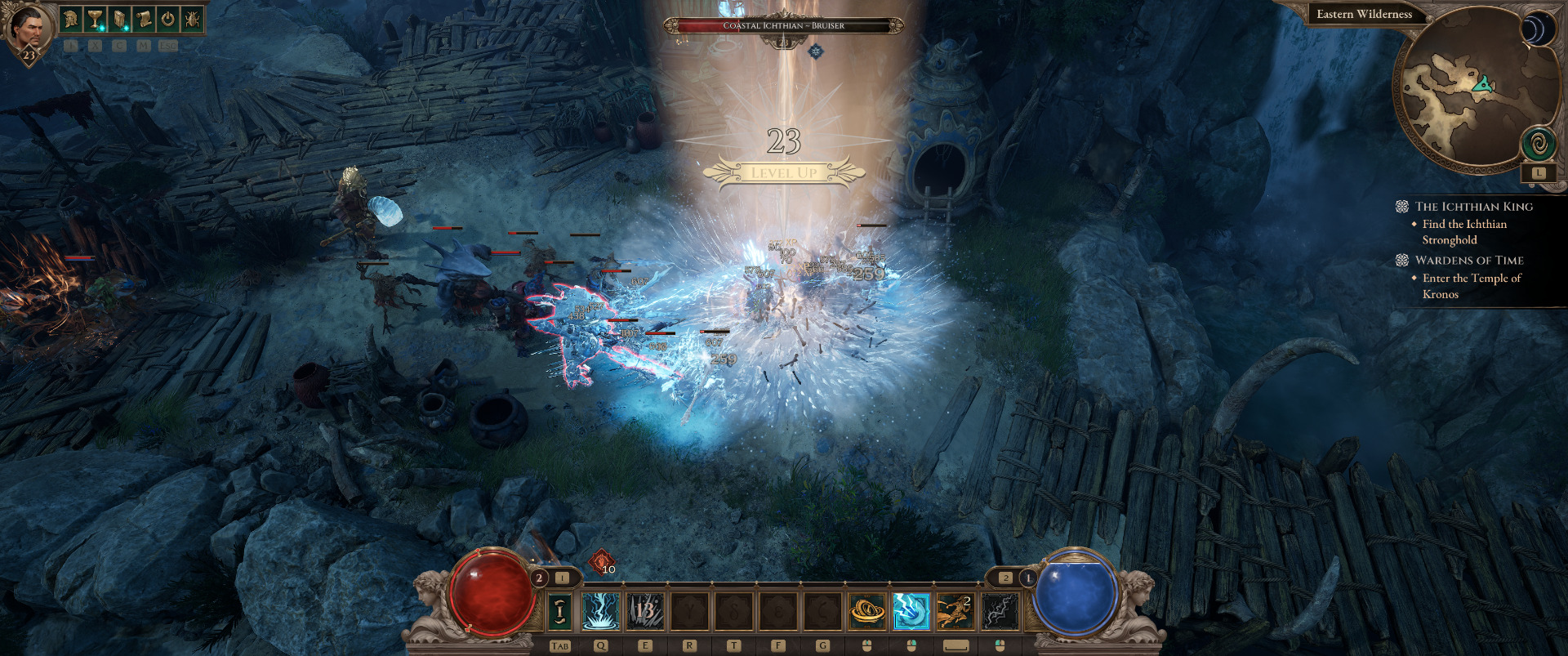Select the Wardens of Time quest
The image size is (1568, 656).
pos(1468,261)
